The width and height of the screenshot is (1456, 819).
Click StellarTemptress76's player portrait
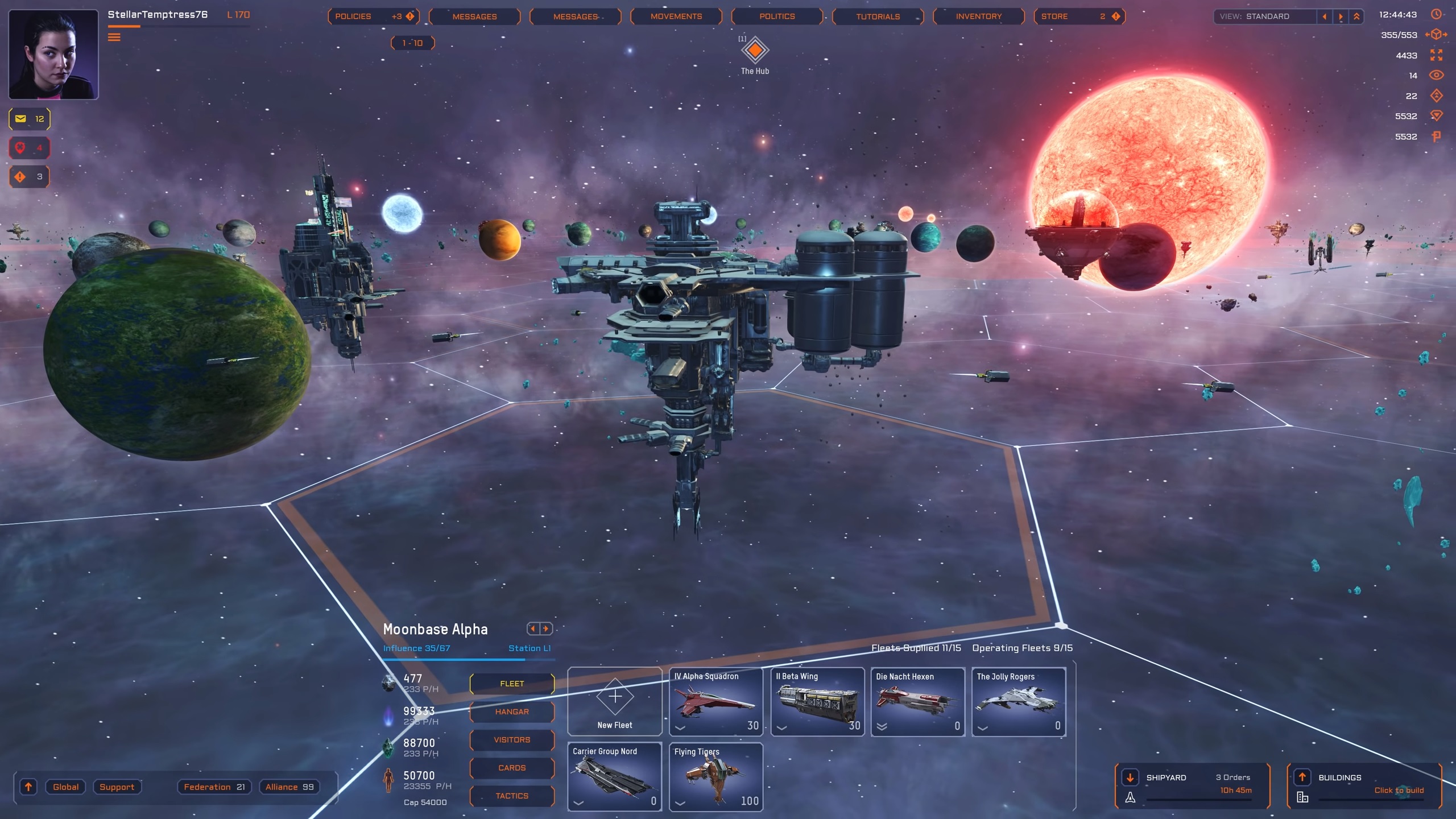click(53, 55)
